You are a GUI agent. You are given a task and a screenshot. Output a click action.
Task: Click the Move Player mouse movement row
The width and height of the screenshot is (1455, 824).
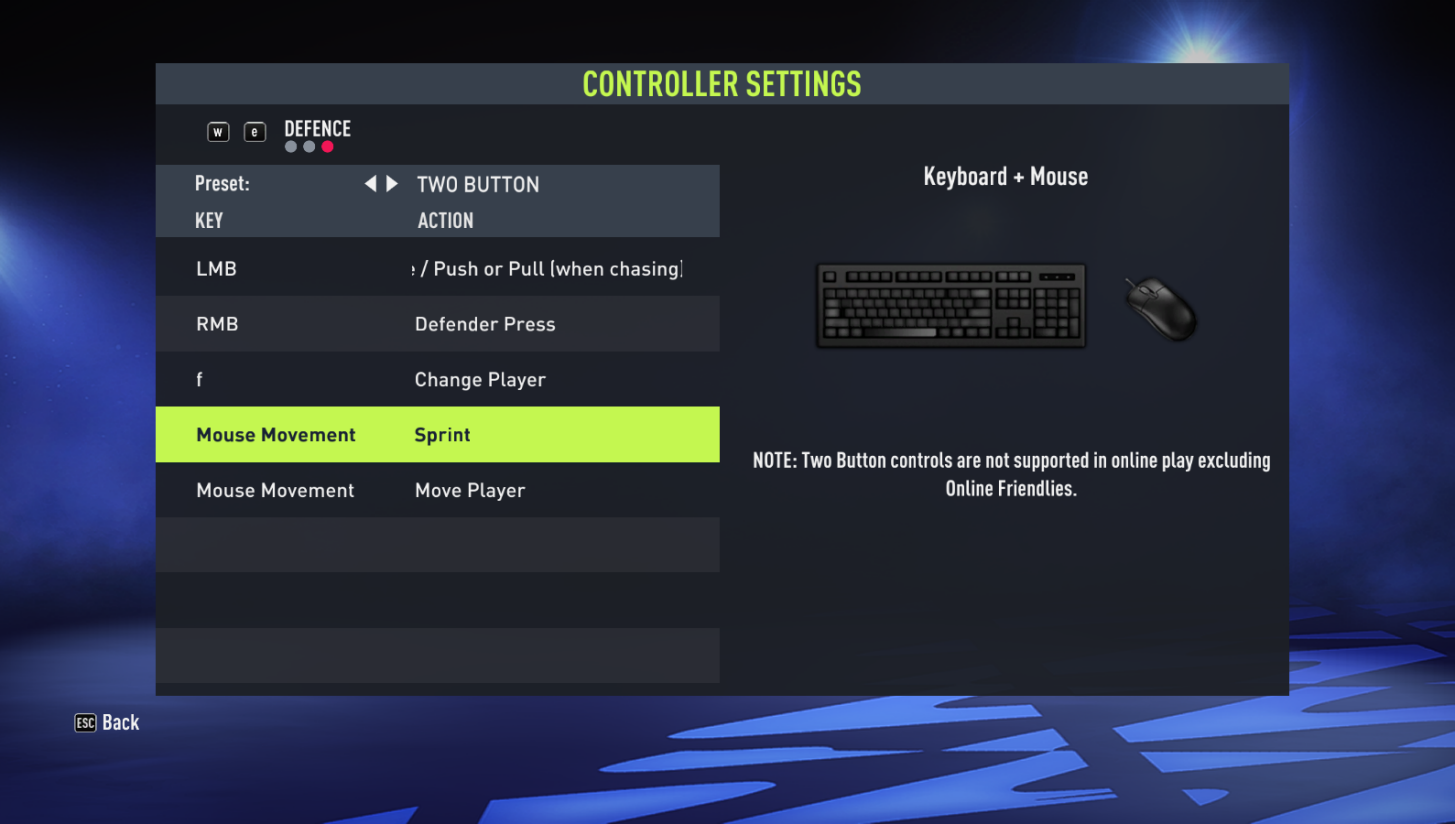[x=437, y=490]
